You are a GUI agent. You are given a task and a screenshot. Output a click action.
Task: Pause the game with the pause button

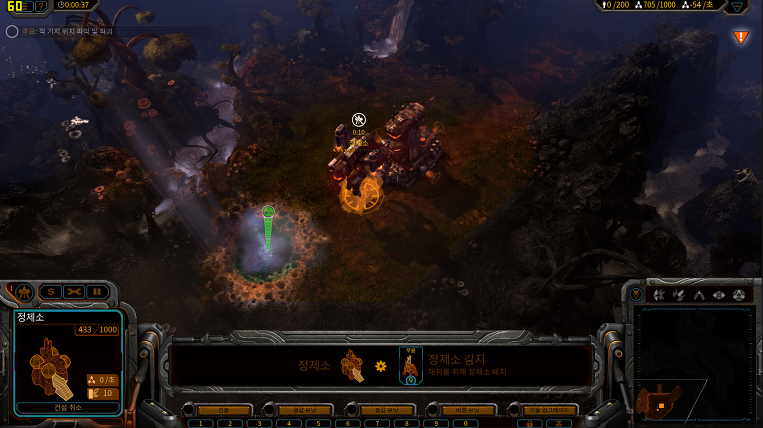(x=97, y=291)
